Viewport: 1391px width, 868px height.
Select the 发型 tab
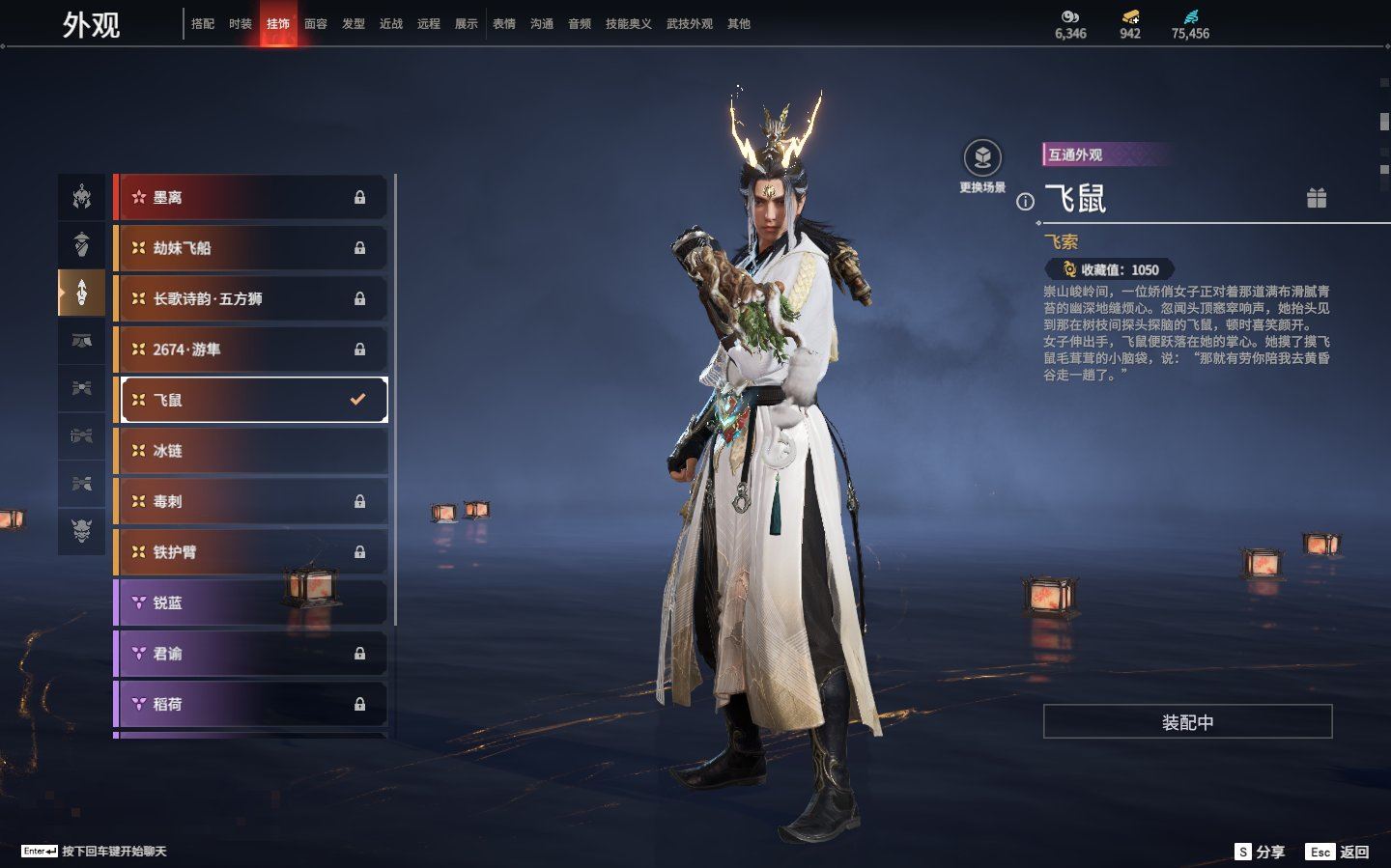354,23
